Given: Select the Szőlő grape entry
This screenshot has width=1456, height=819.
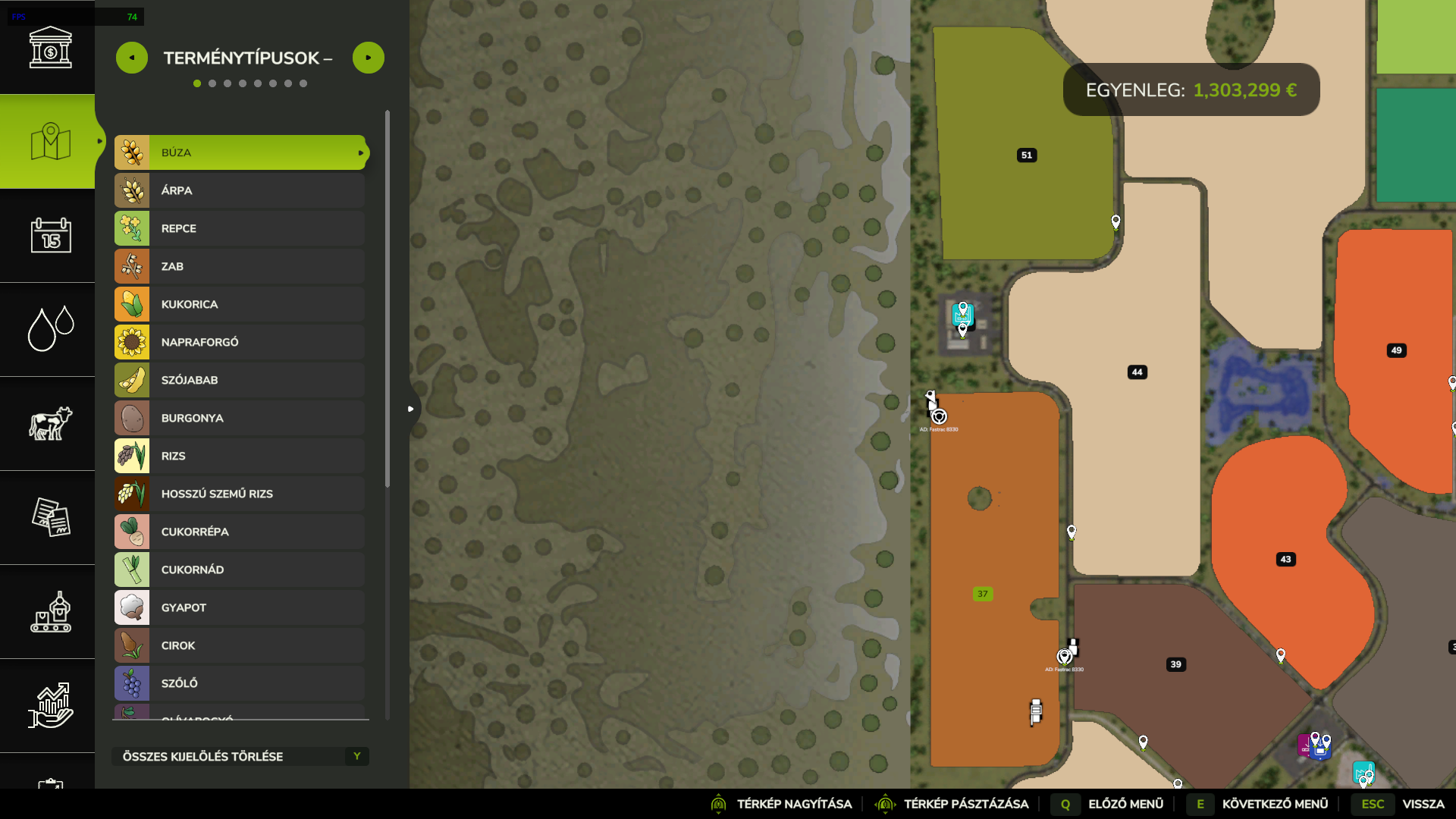Looking at the screenshot, I should 240,683.
